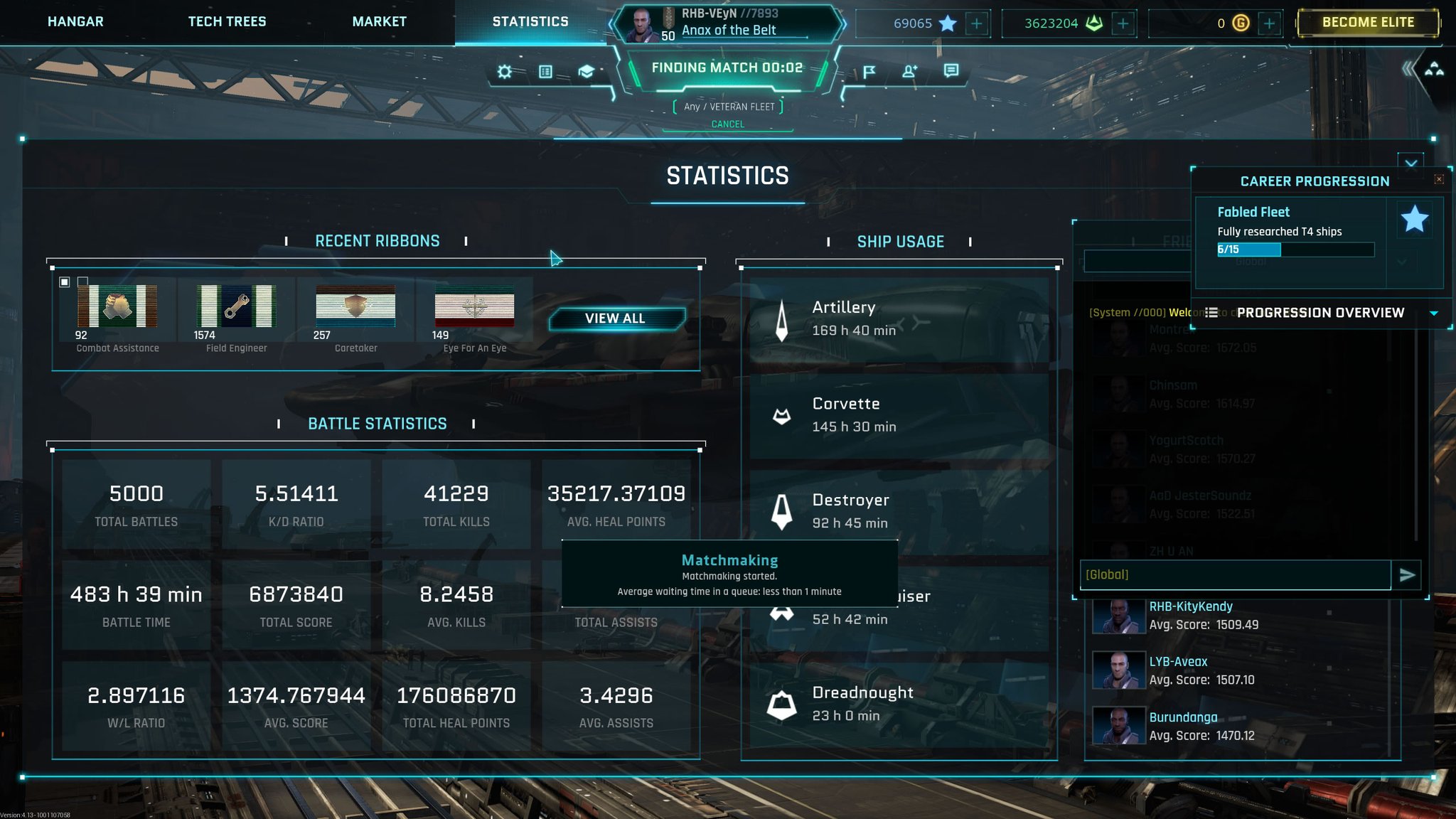The height and width of the screenshot is (819, 1456).
Task: Open the gear settings icon
Action: (x=505, y=72)
